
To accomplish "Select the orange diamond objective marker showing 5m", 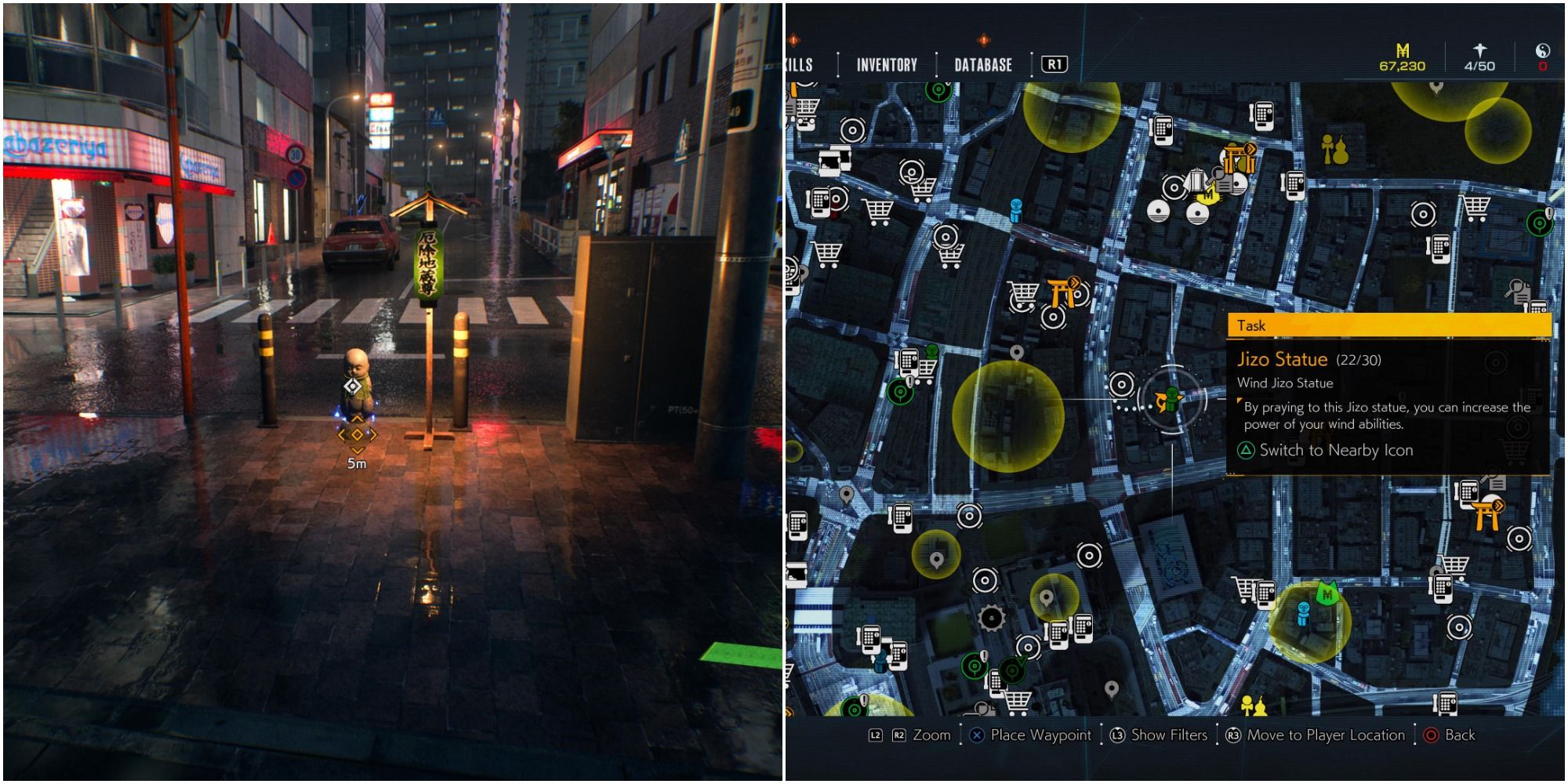I will coord(357,434).
